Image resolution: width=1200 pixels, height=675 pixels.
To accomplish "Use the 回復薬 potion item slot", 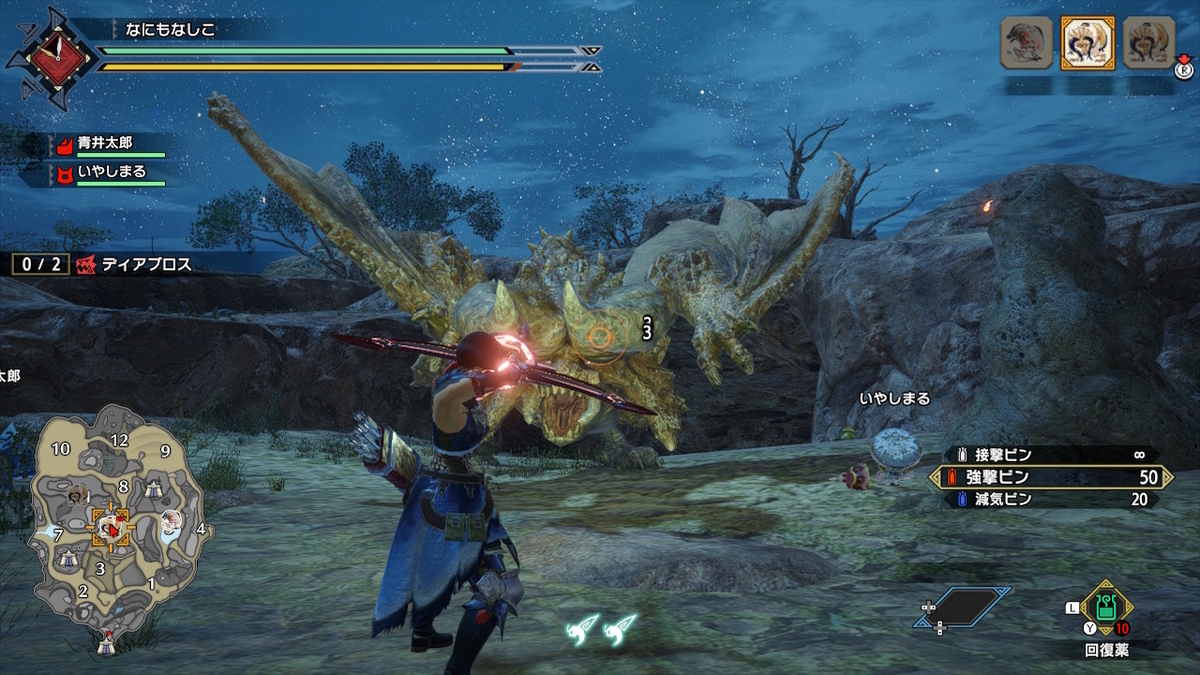I will tap(1105, 607).
